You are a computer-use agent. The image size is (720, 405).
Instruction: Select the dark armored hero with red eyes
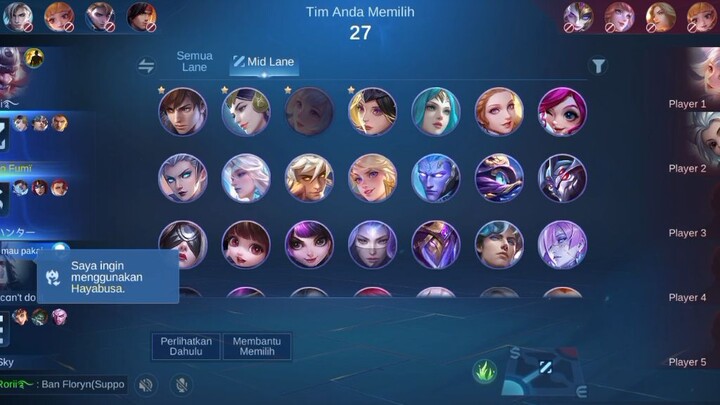(x=562, y=178)
